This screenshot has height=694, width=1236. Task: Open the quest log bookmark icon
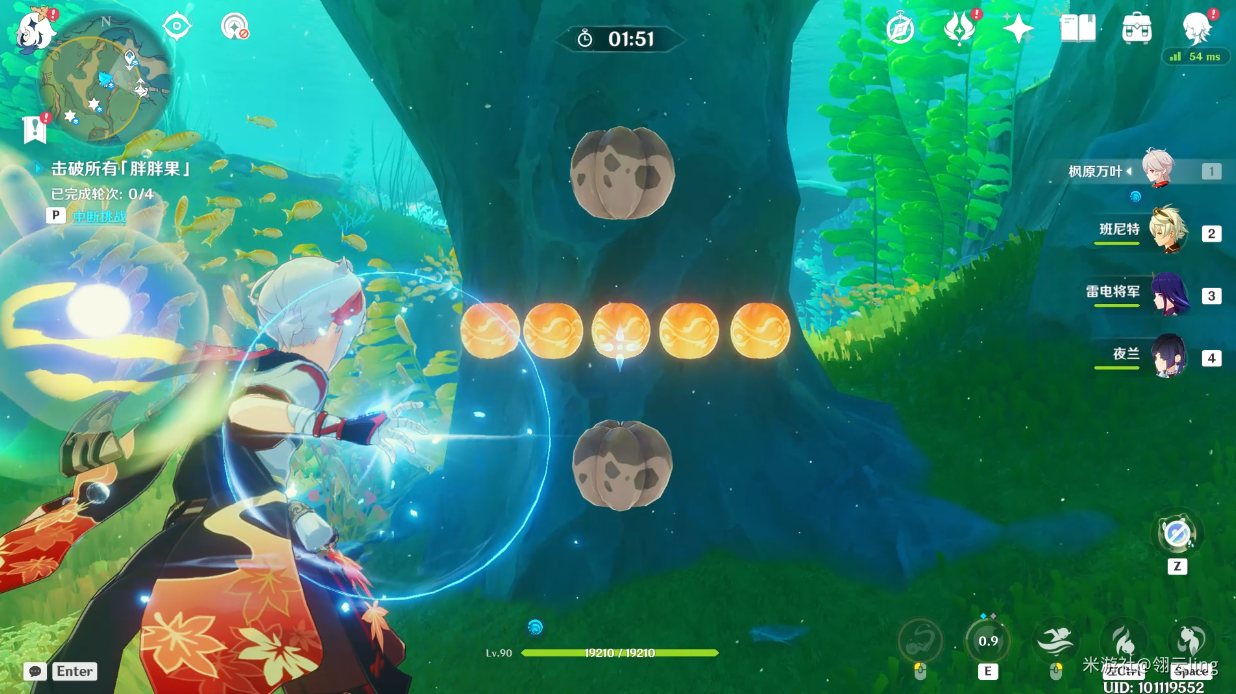point(35,129)
